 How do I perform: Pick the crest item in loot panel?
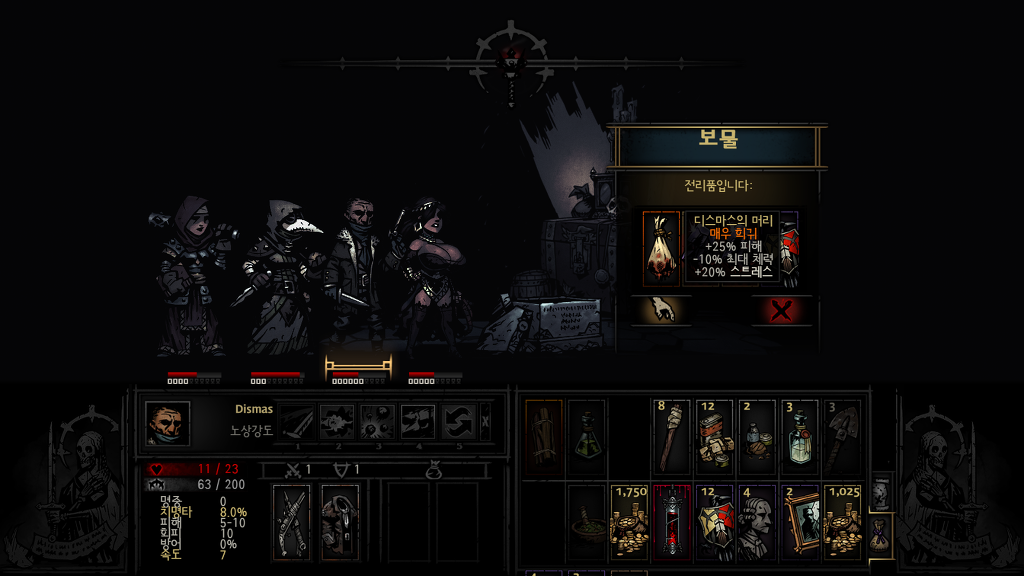click(x=789, y=248)
